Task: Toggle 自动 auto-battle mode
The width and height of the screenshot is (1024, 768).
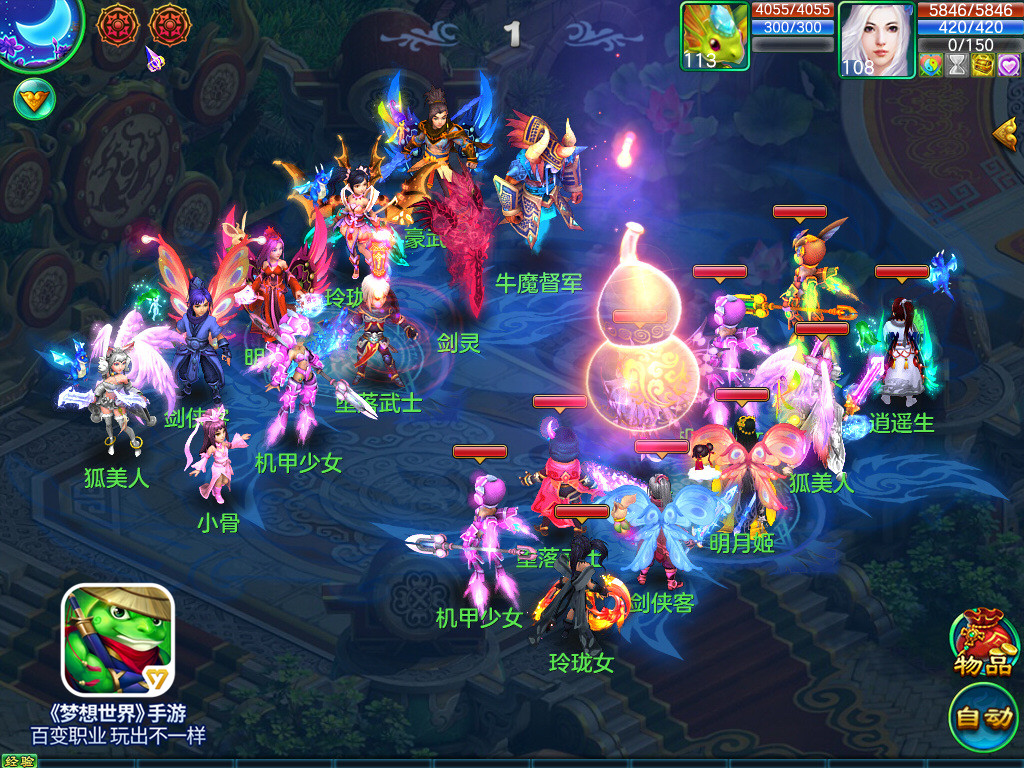Action: pos(984,716)
